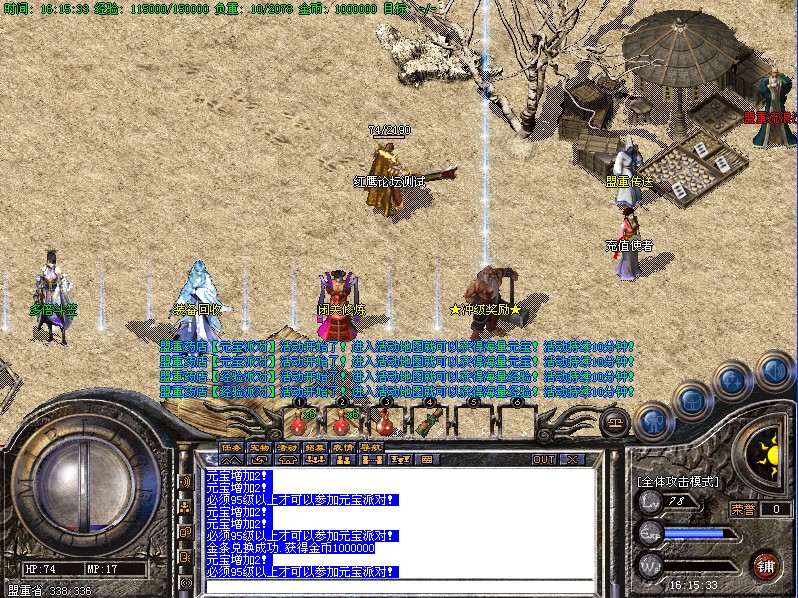This screenshot has width=798, height=598.
Task: Toggle sound with the speaker orb
Action: tap(773, 370)
